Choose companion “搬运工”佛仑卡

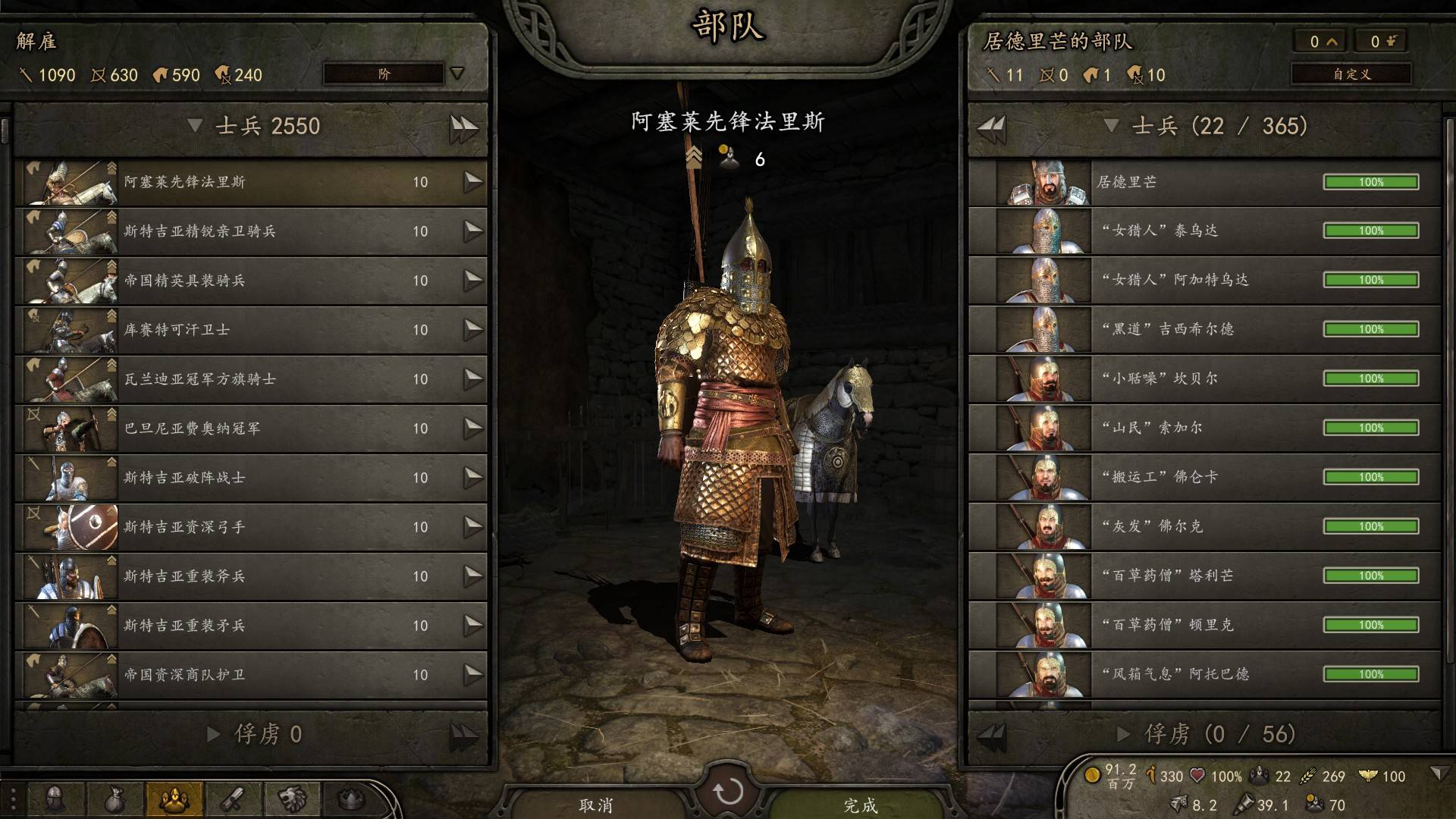(1204, 477)
